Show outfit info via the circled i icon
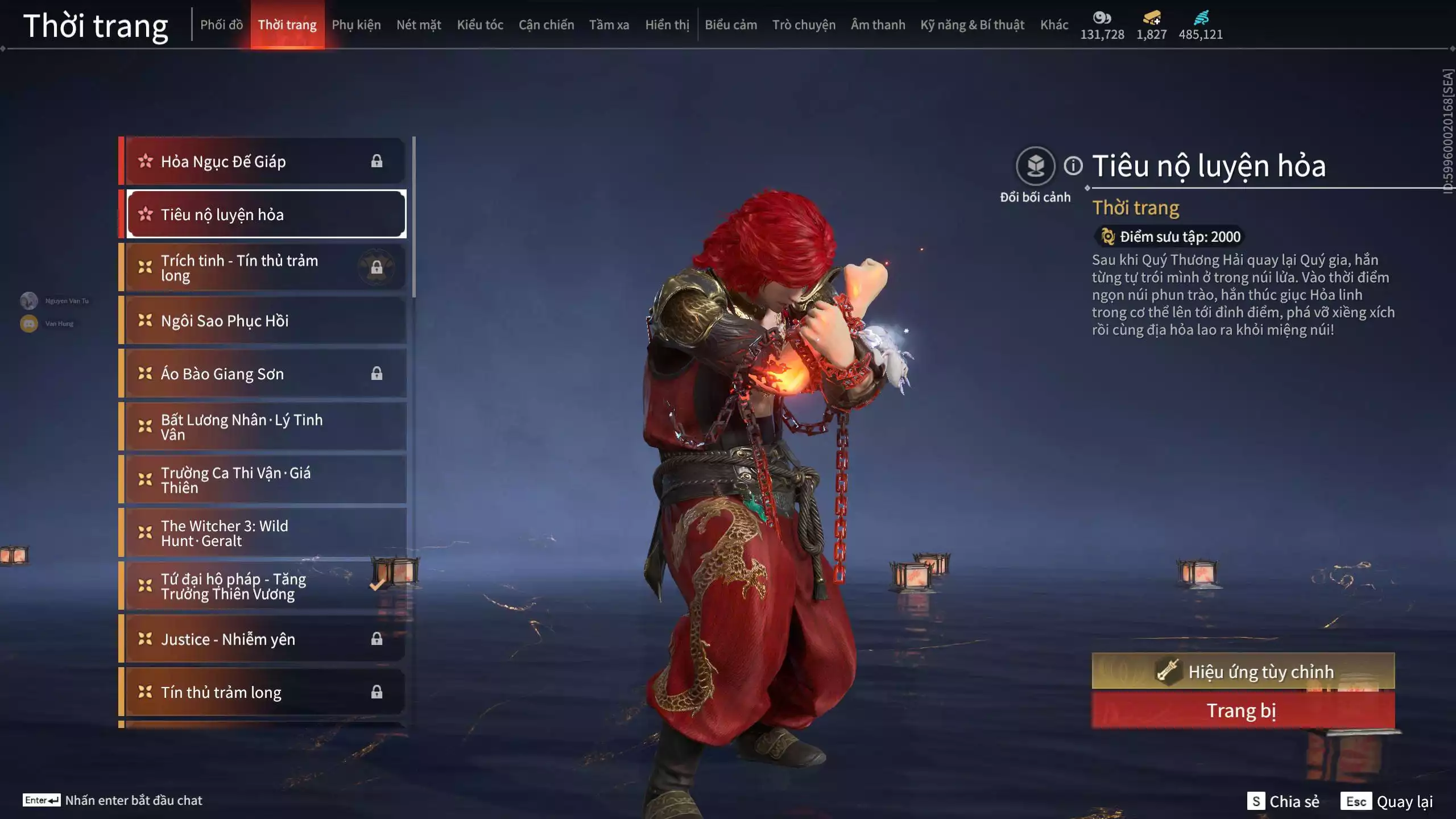 (x=1073, y=166)
